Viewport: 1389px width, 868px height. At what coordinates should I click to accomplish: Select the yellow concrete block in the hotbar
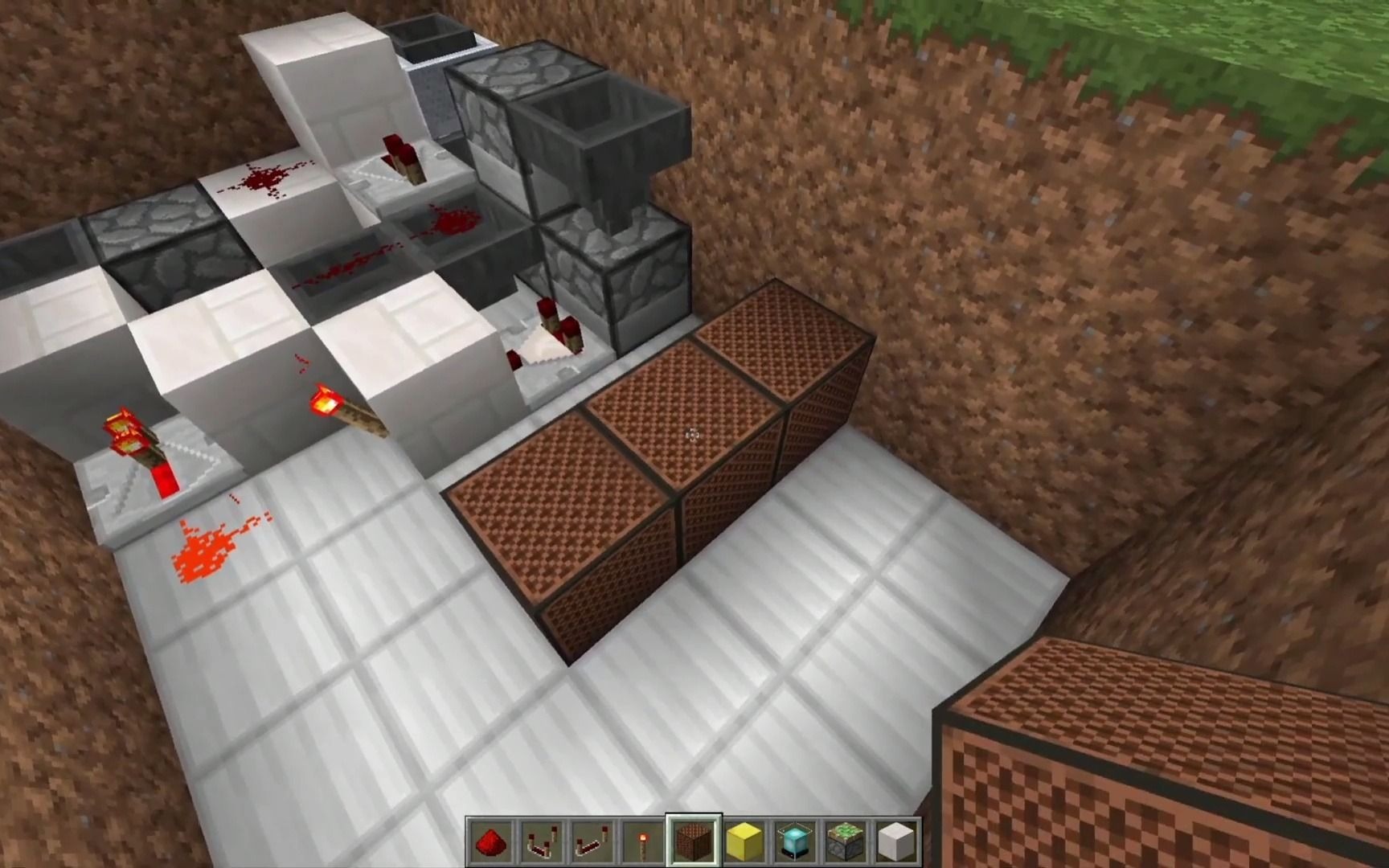(744, 844)
